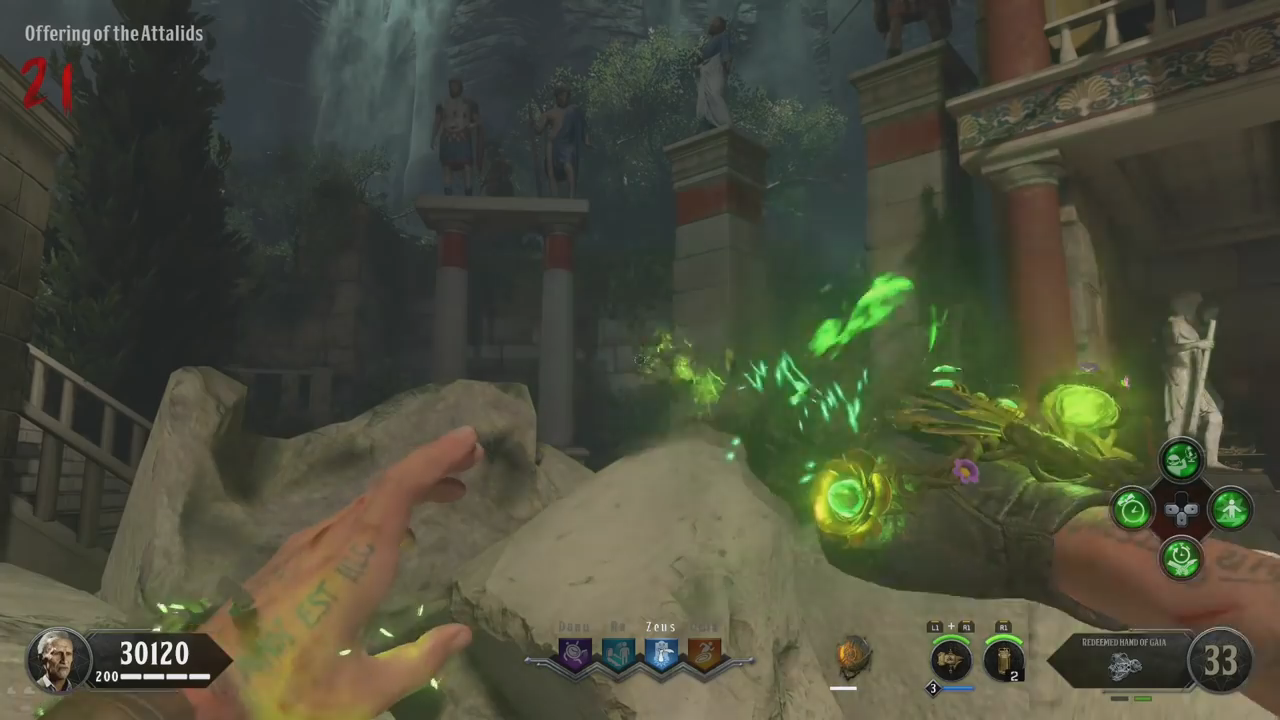Click the old man character portrait
This screenshot has width=1280, height=720.
pos(58,660)
